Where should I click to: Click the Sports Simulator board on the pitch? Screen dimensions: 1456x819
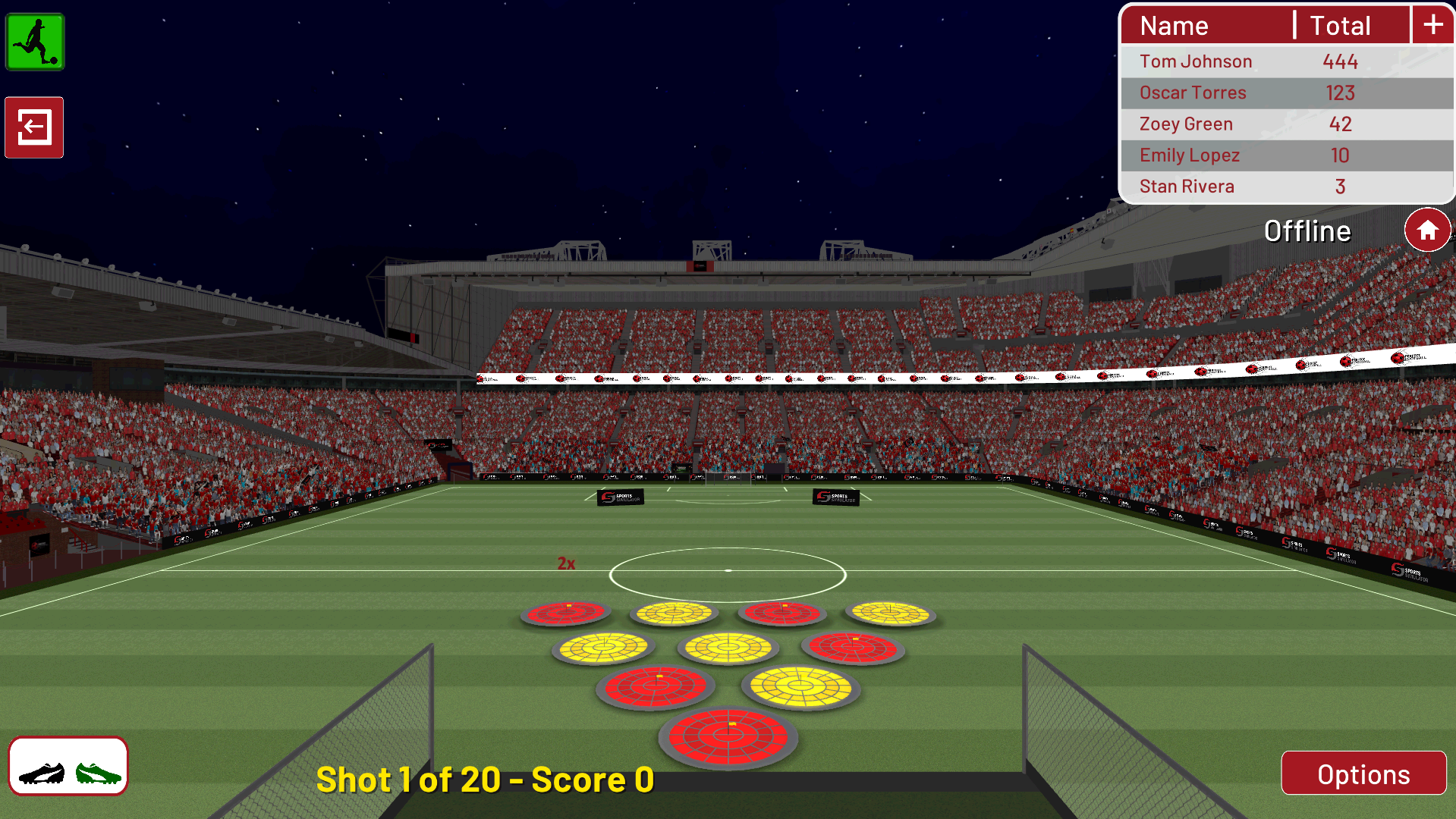pyautogui.click(x=622, y=497)
